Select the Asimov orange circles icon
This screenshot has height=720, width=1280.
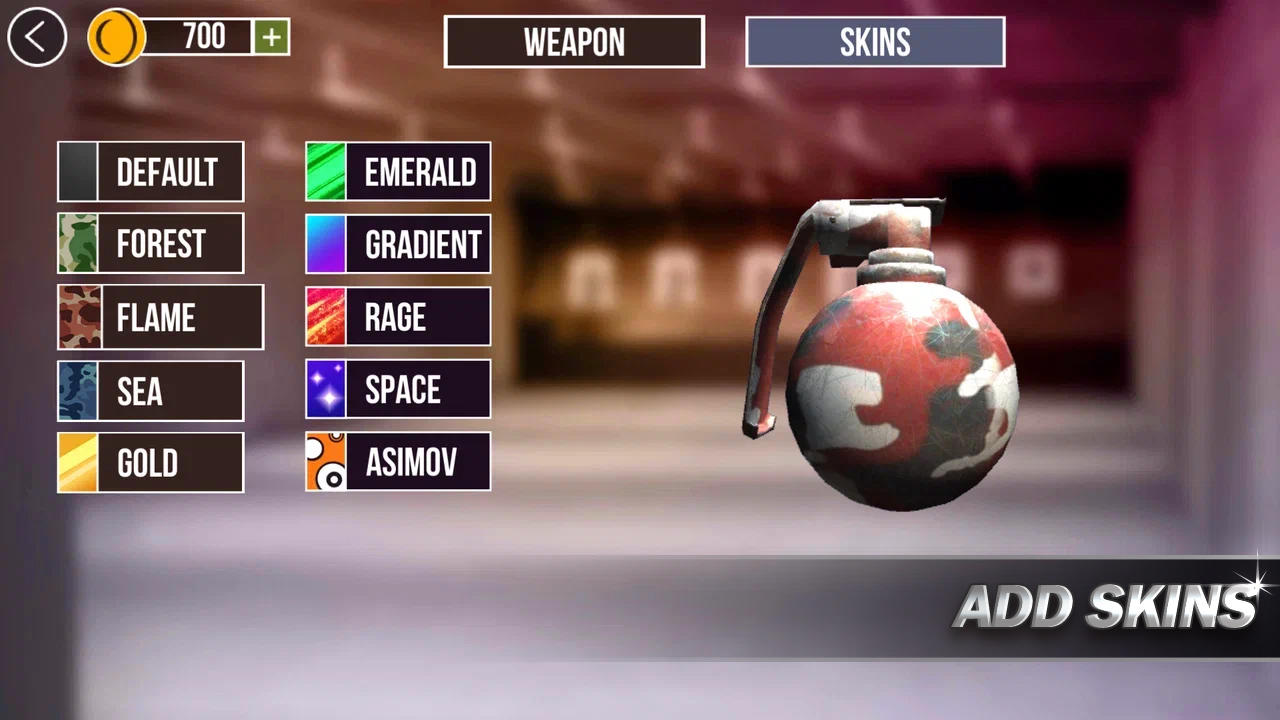(324, 461)
